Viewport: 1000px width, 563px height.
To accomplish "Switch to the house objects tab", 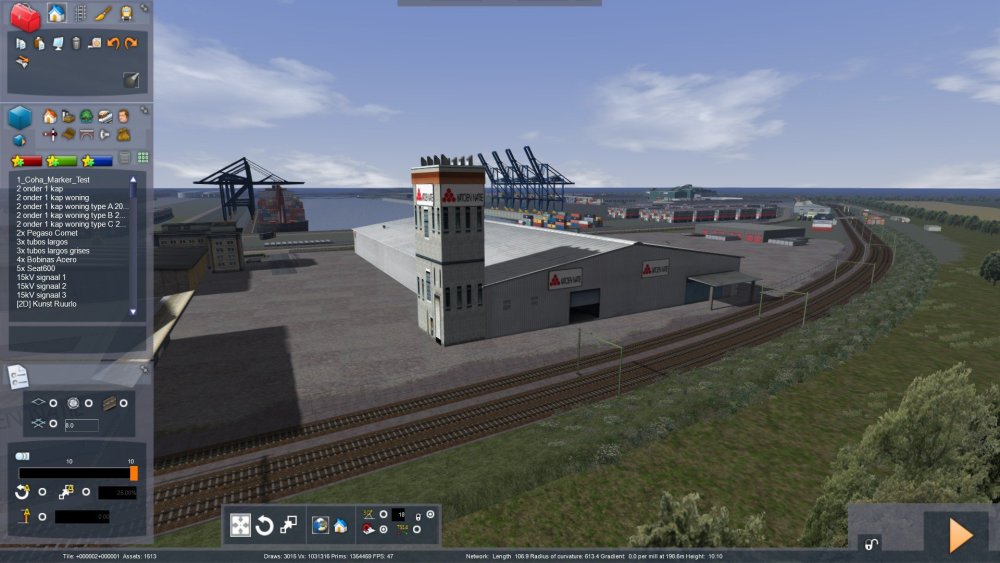I will tap(56, 13).
